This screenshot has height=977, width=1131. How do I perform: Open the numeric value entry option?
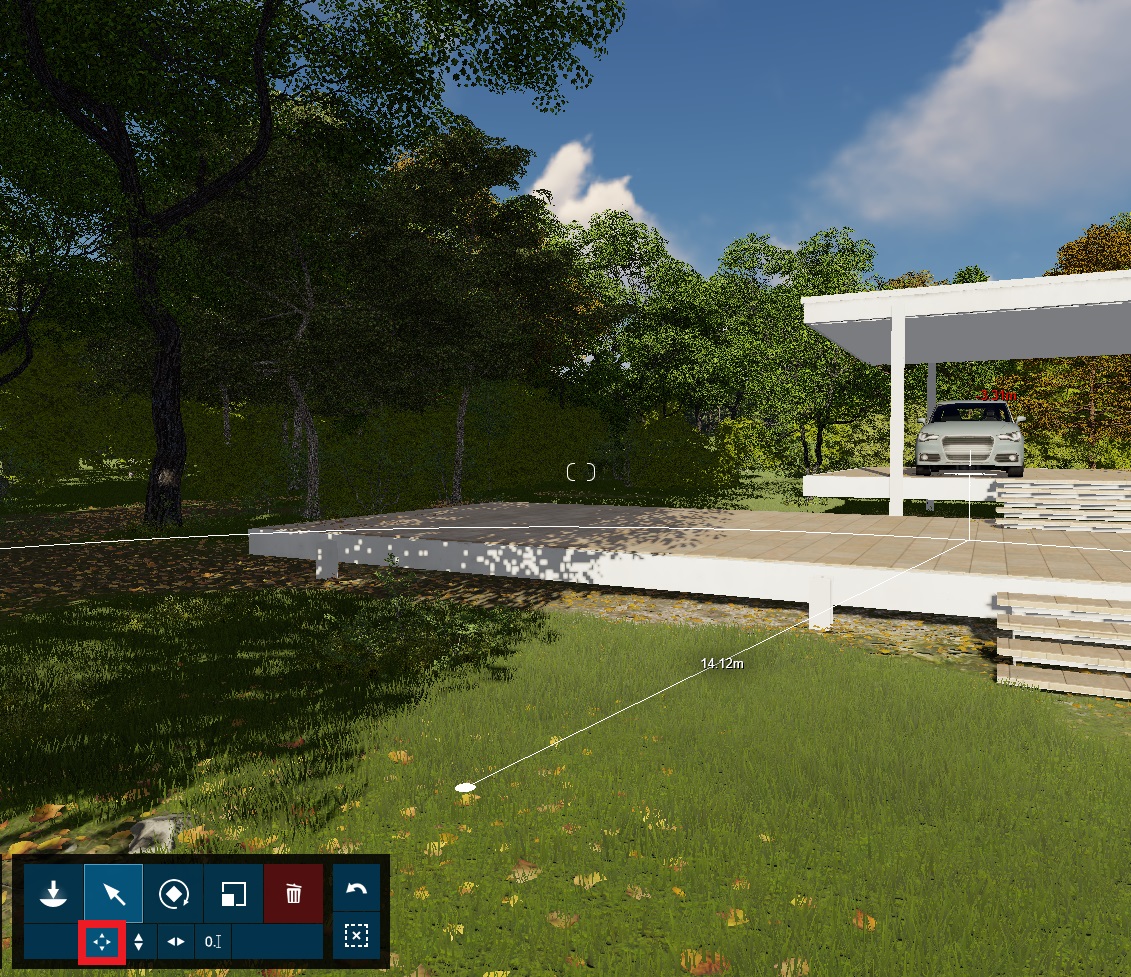212,942
